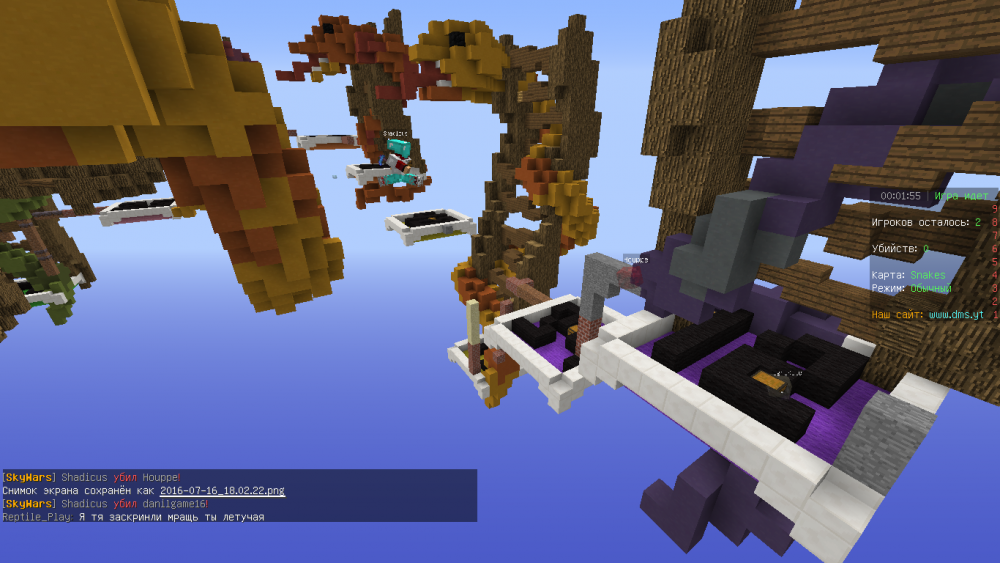The image size is (1000, 563).
Task: Click Reptile_Play's name in the chat
Action: click(36, 517)
